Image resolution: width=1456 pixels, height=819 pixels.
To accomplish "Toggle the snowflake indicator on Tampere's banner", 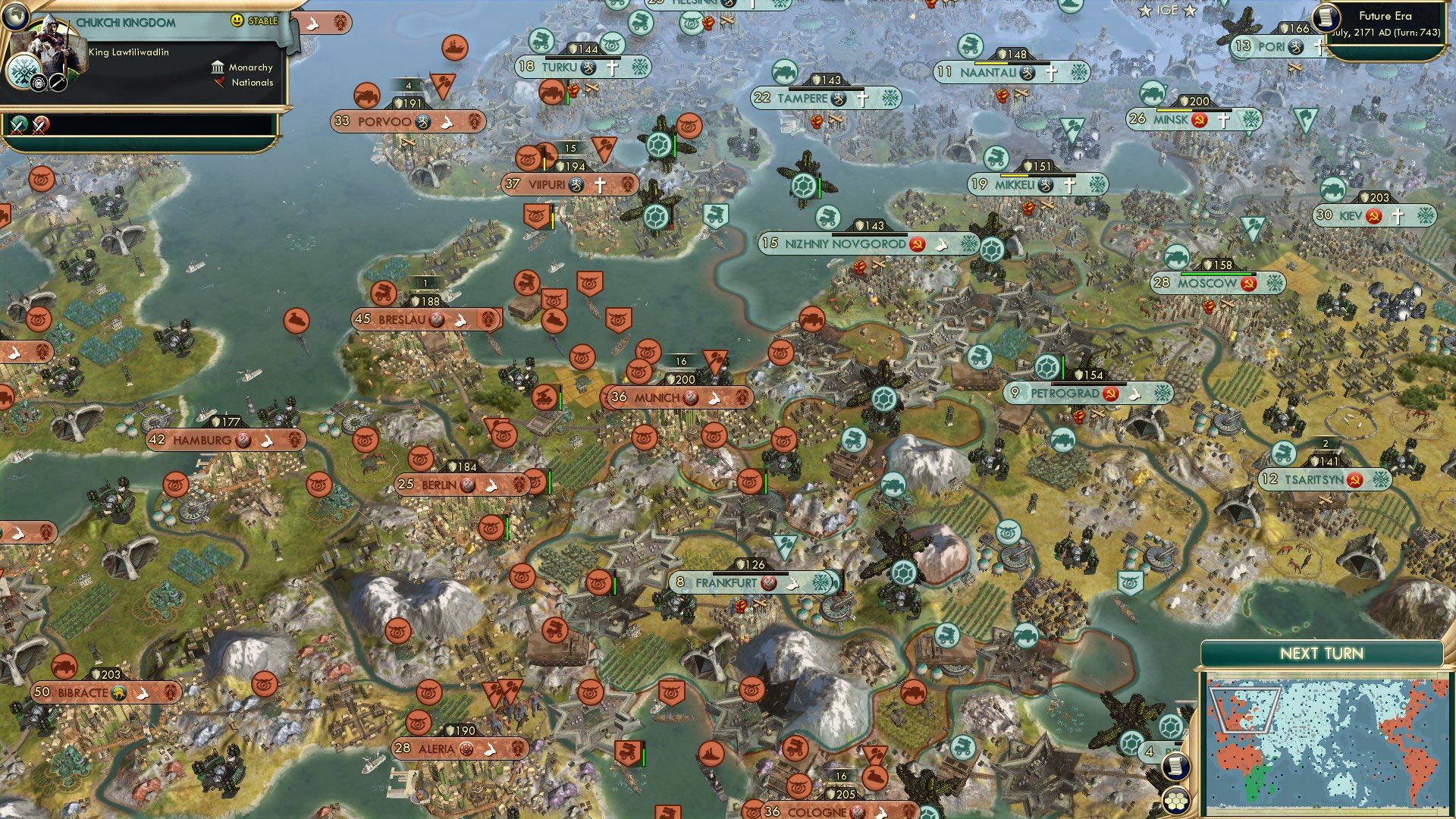I will tap(890, 98).
